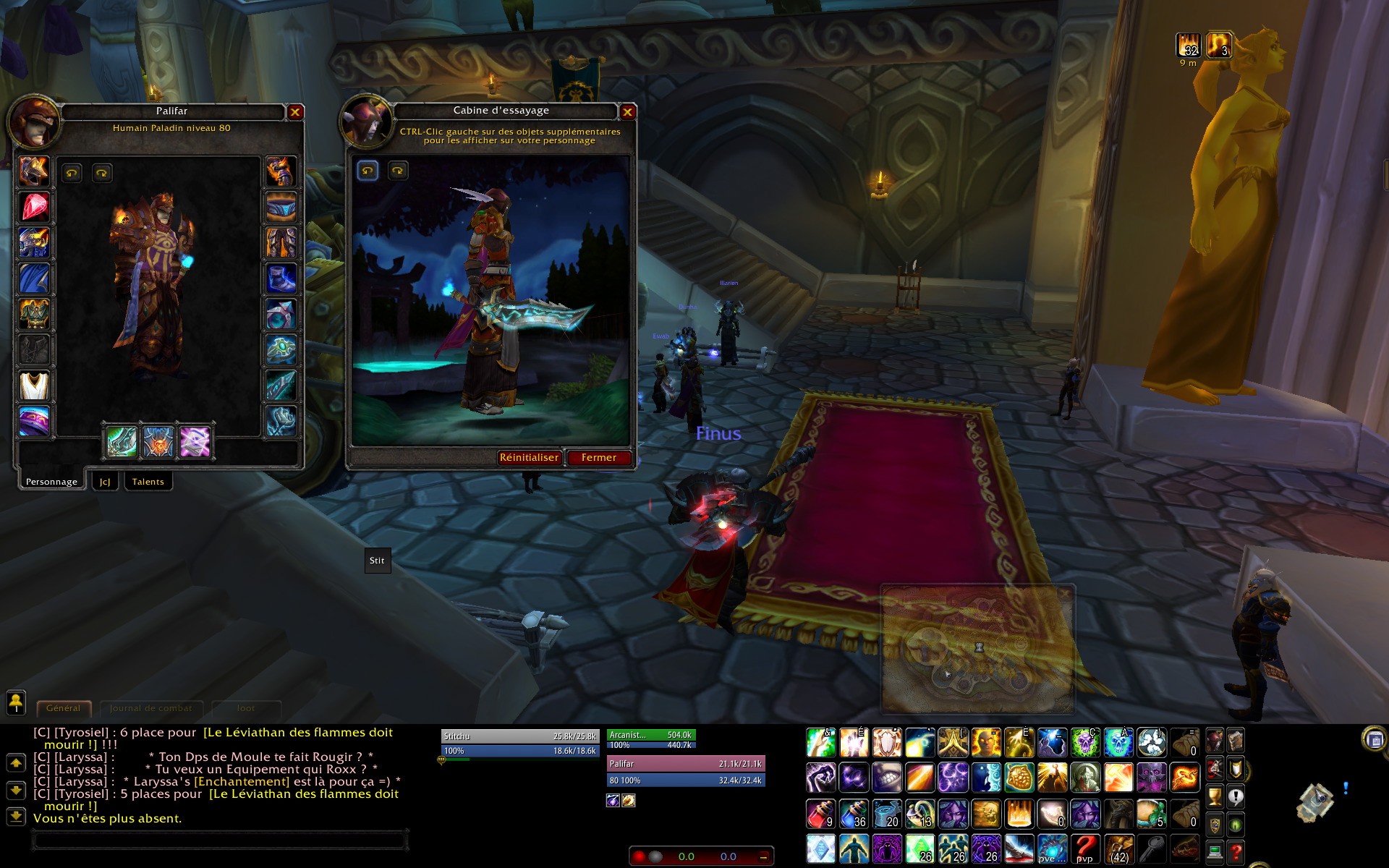Screen dimensions: 1389x868
Task: Select the boots equipment slot
Action: click(281, 278)
